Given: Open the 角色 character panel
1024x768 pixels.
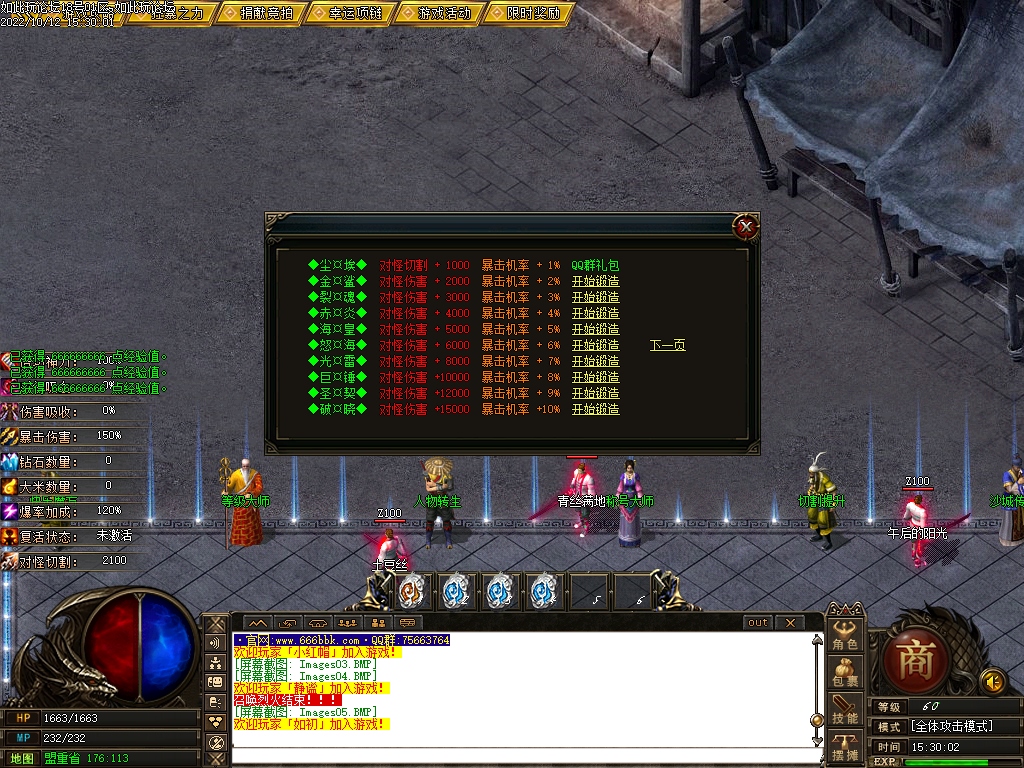Looking at the screenshot, I should (845, 635).
